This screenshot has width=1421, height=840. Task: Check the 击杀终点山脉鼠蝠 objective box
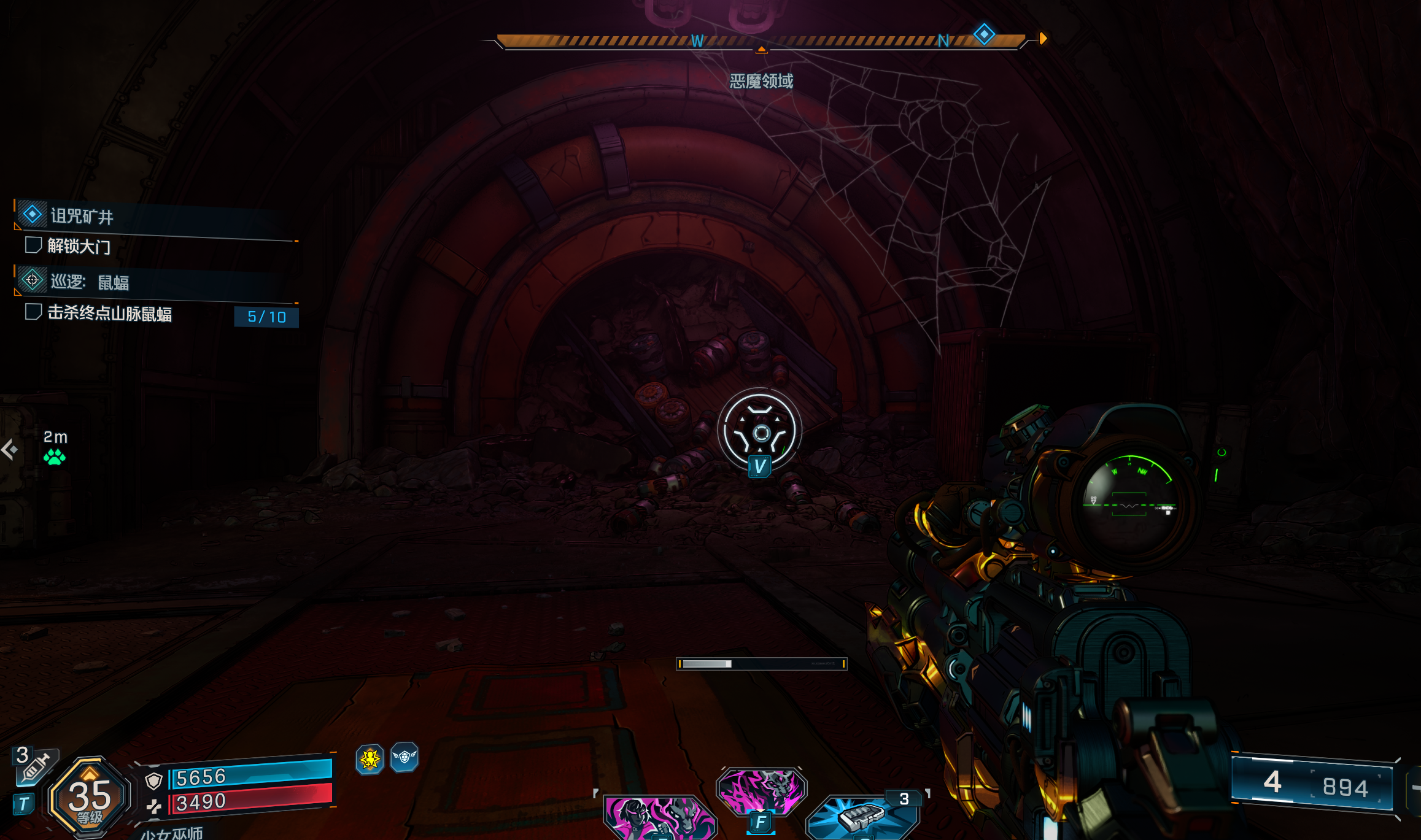pos(33,312)
